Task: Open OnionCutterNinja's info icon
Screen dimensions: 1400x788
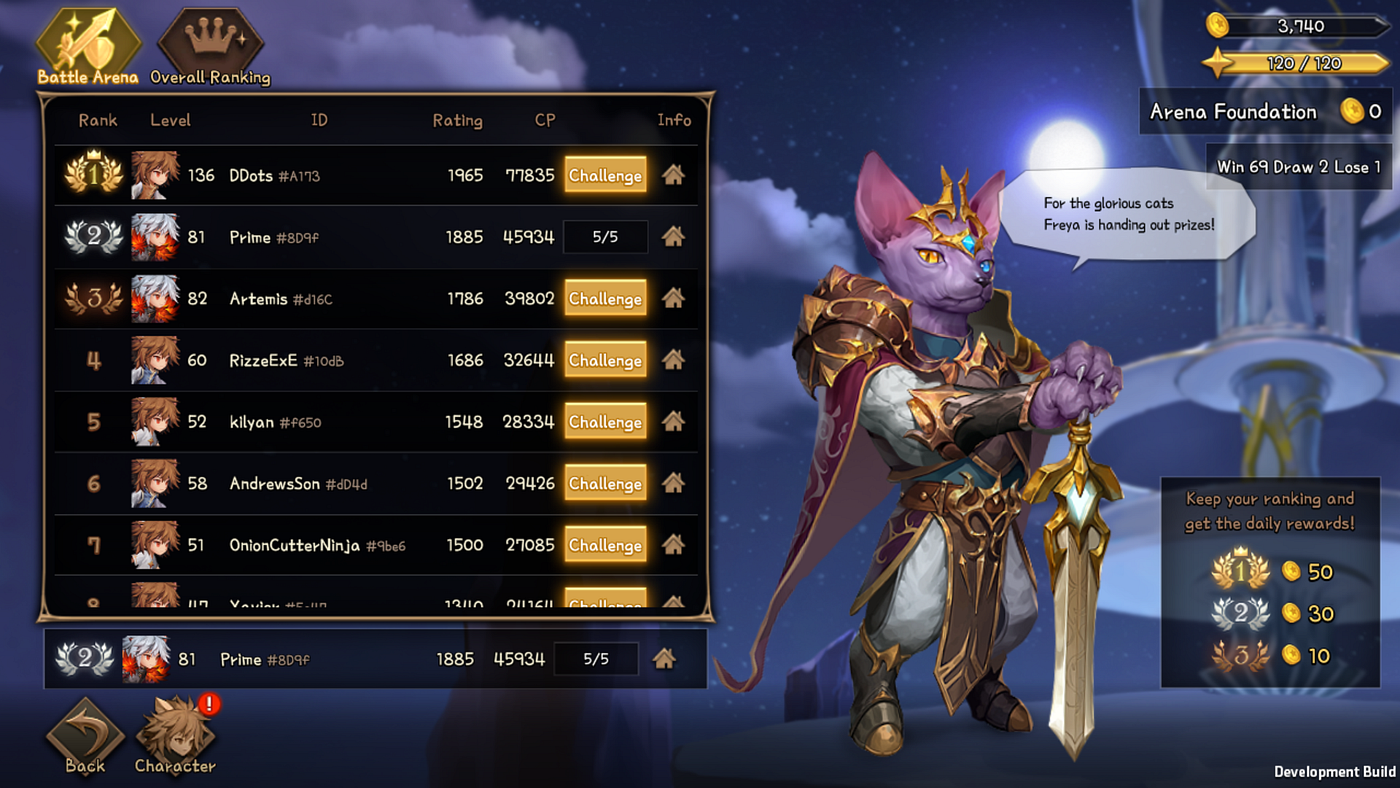Action: pyautogui.click(x=673, y=545)
